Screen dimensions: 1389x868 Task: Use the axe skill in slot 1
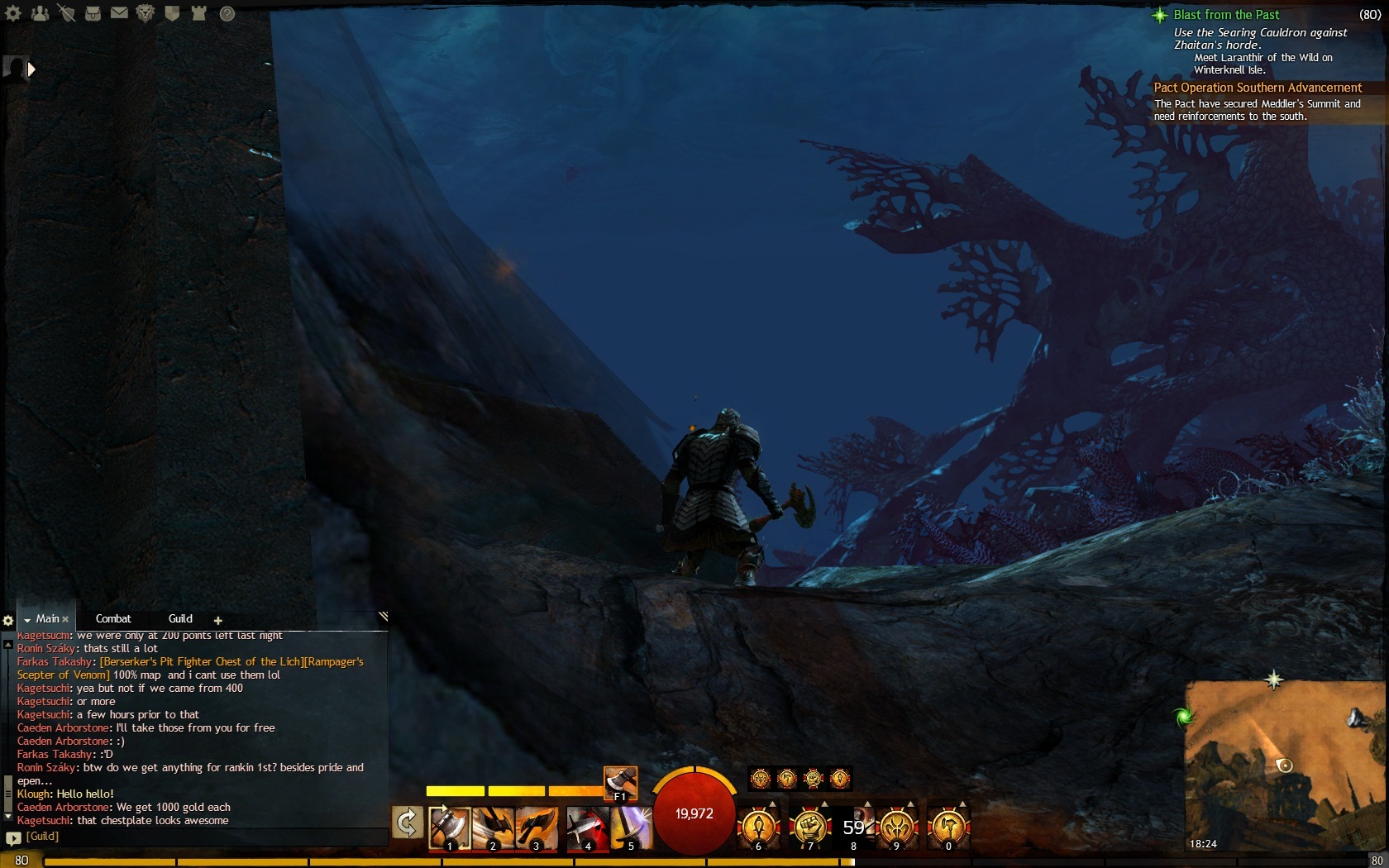pyautogui.click(x=450, y=827)
